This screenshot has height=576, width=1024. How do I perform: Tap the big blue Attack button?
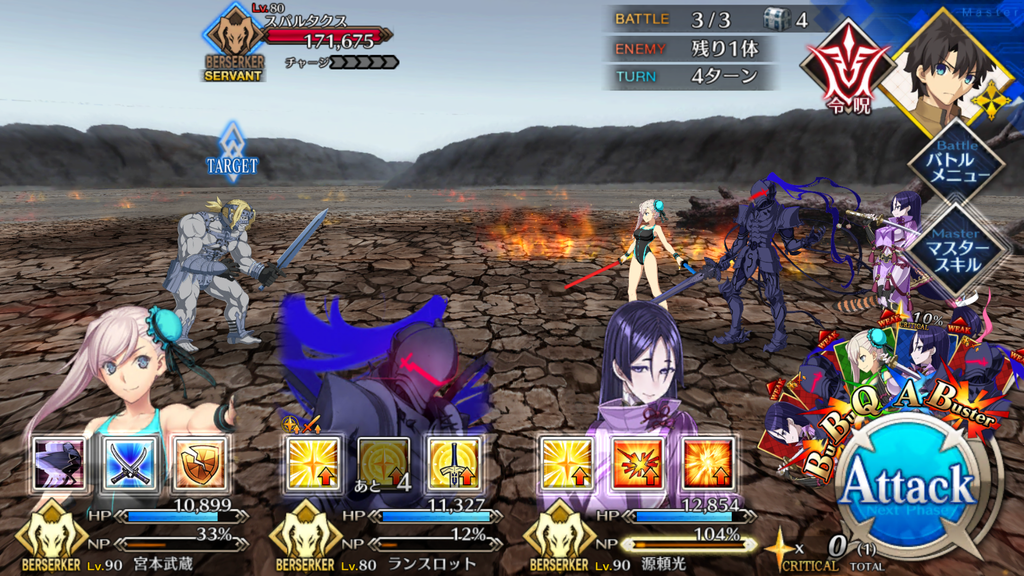point(907,487)
